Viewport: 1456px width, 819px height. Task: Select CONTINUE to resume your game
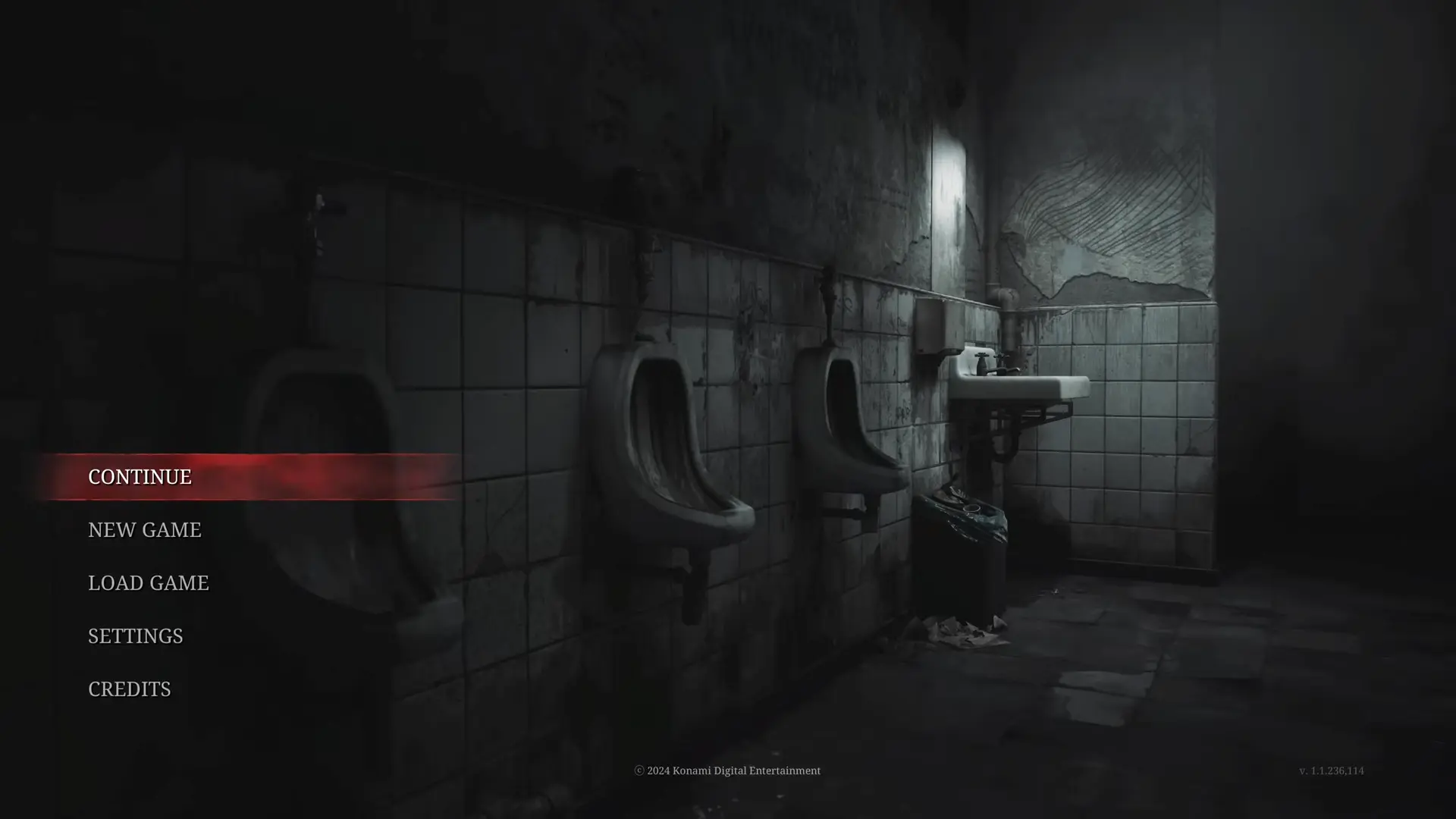coord(140,477)
